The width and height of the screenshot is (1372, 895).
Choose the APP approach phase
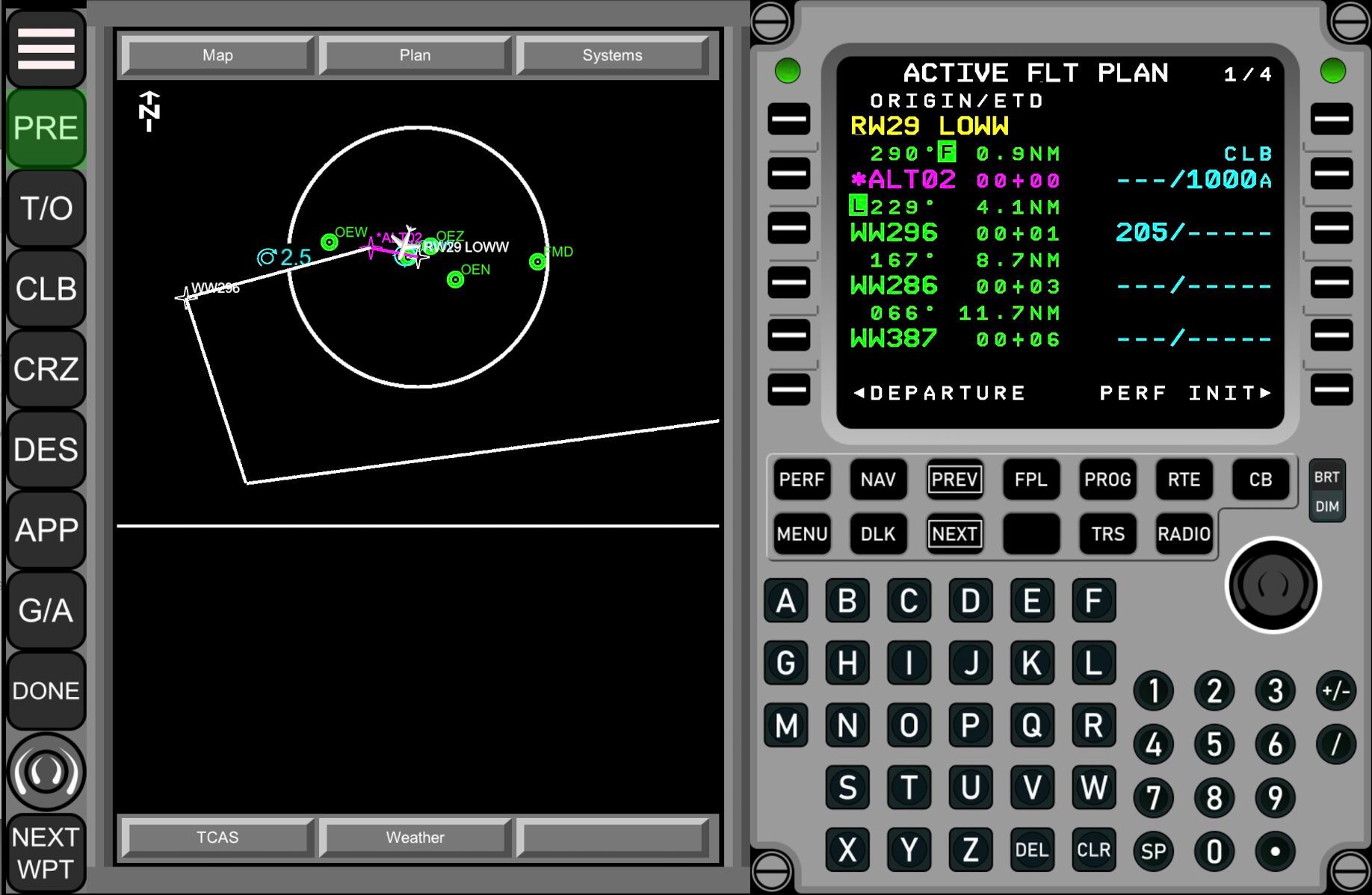(46, 530)
